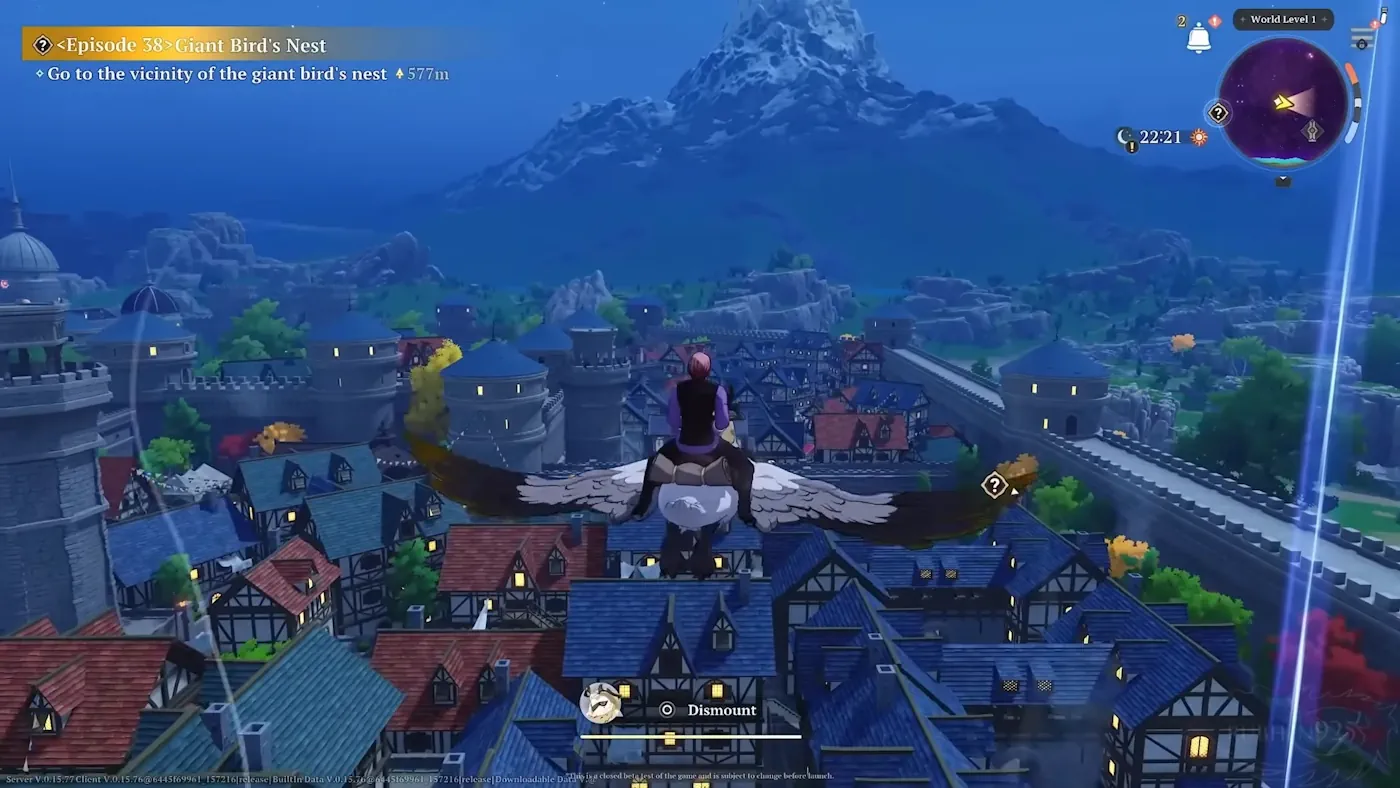This screenshot has width=1400, height=788.
Task: Click the mount portrait next to the stamina bar
Action: click(600, 703)
